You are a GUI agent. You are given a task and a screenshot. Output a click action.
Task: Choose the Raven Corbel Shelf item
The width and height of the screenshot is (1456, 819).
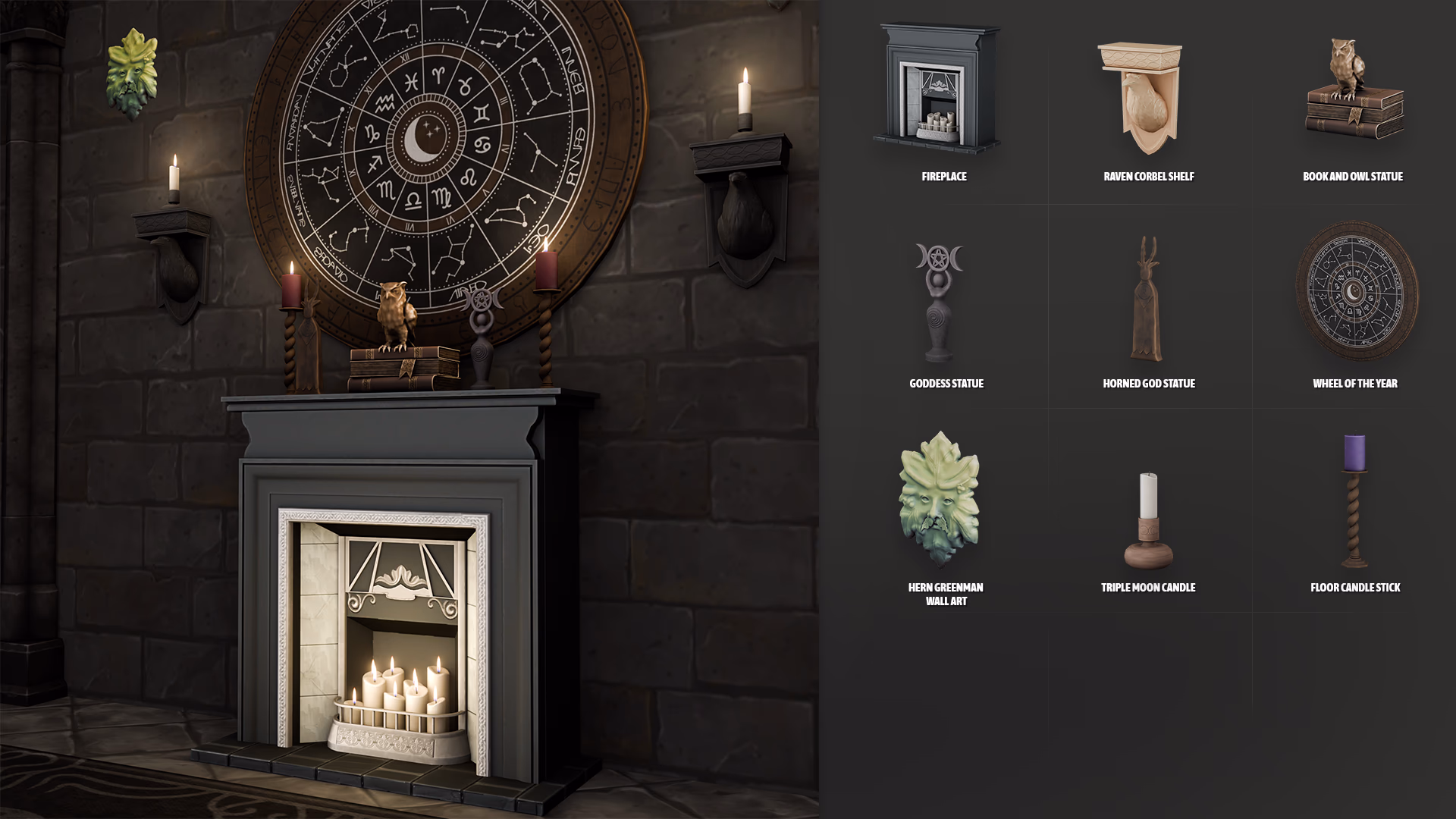coord(1141,97)
